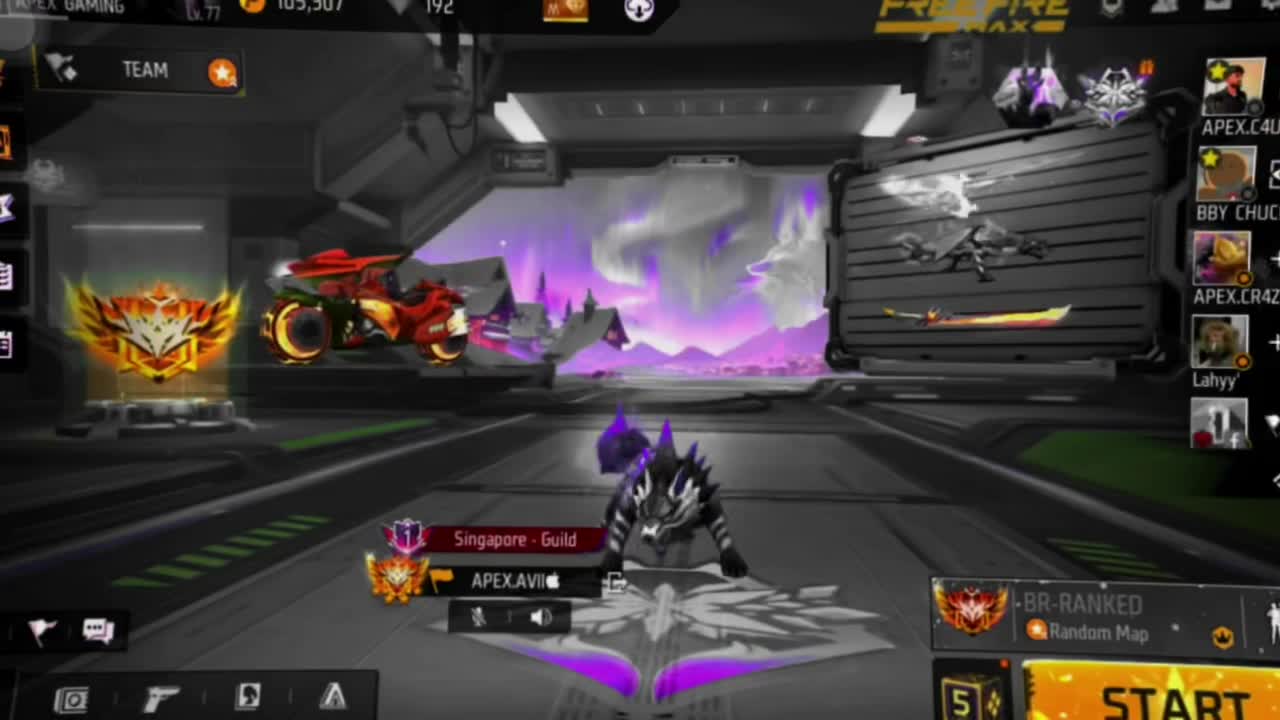Toggle the speaker sound icon
Viewport: 1280px width, 720px height.
coord(541,617)
